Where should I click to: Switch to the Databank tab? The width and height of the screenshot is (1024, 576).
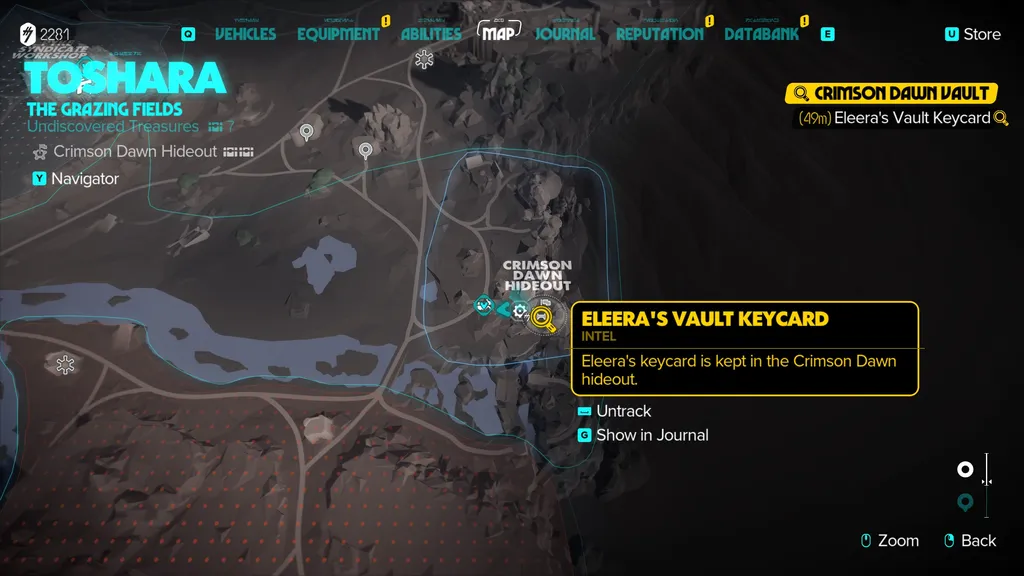762,34
